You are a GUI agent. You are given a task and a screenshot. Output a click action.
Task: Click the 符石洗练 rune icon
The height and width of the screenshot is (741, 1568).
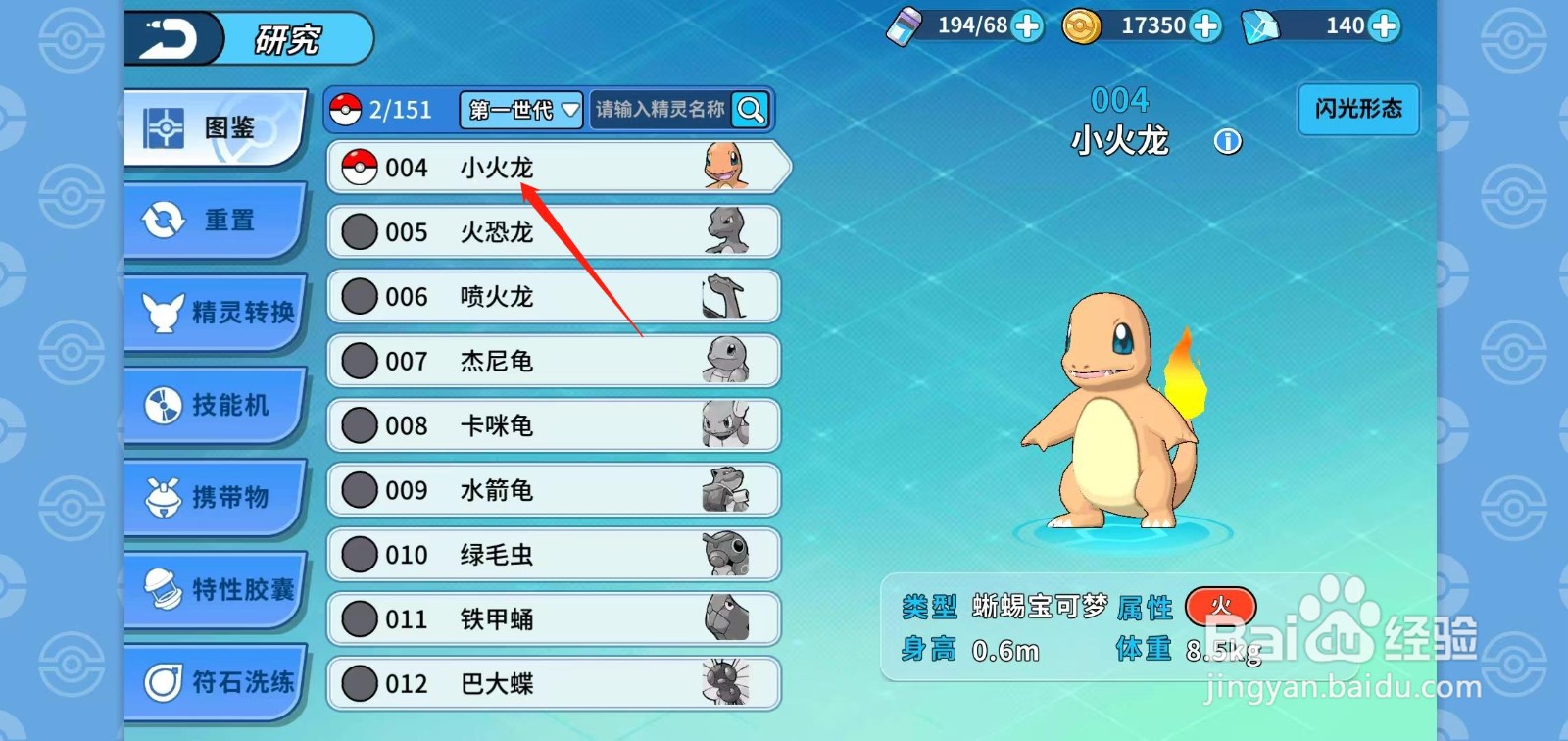click(163, 680)
